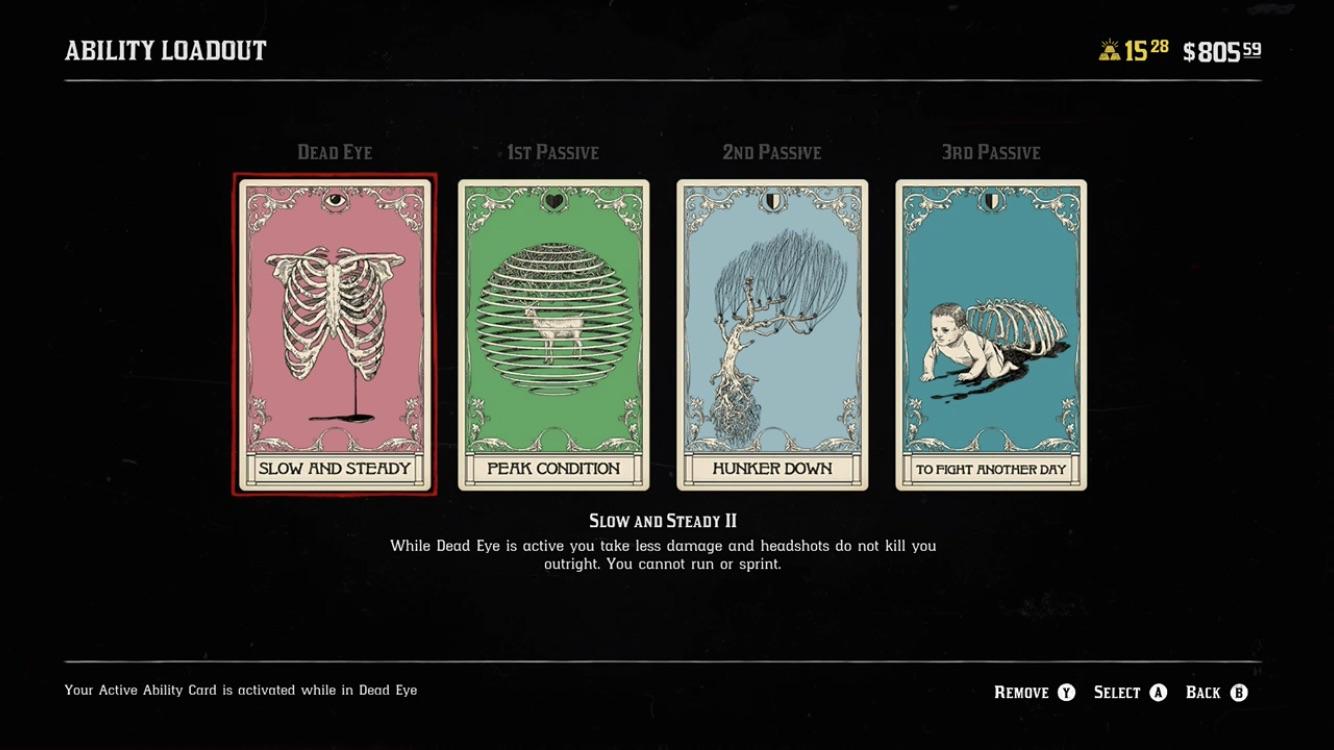Image resolution: width=1334 pixels, height=750 pixels.
Task: Open the 2nd Passive slot header
Action: click(770, 152)
